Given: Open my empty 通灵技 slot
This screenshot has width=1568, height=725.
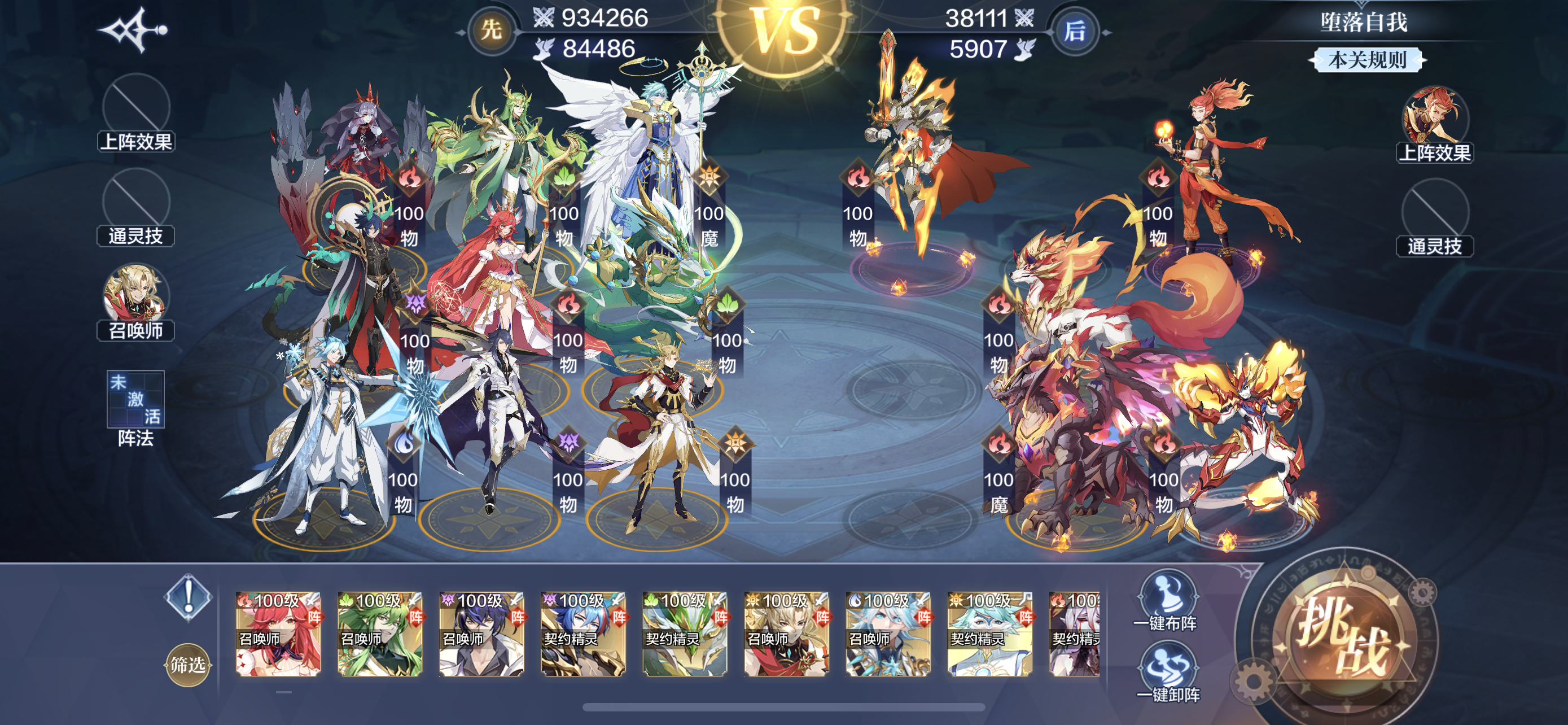Looking at the screenshot, I should pyautogui.click(x=135, y=207).
